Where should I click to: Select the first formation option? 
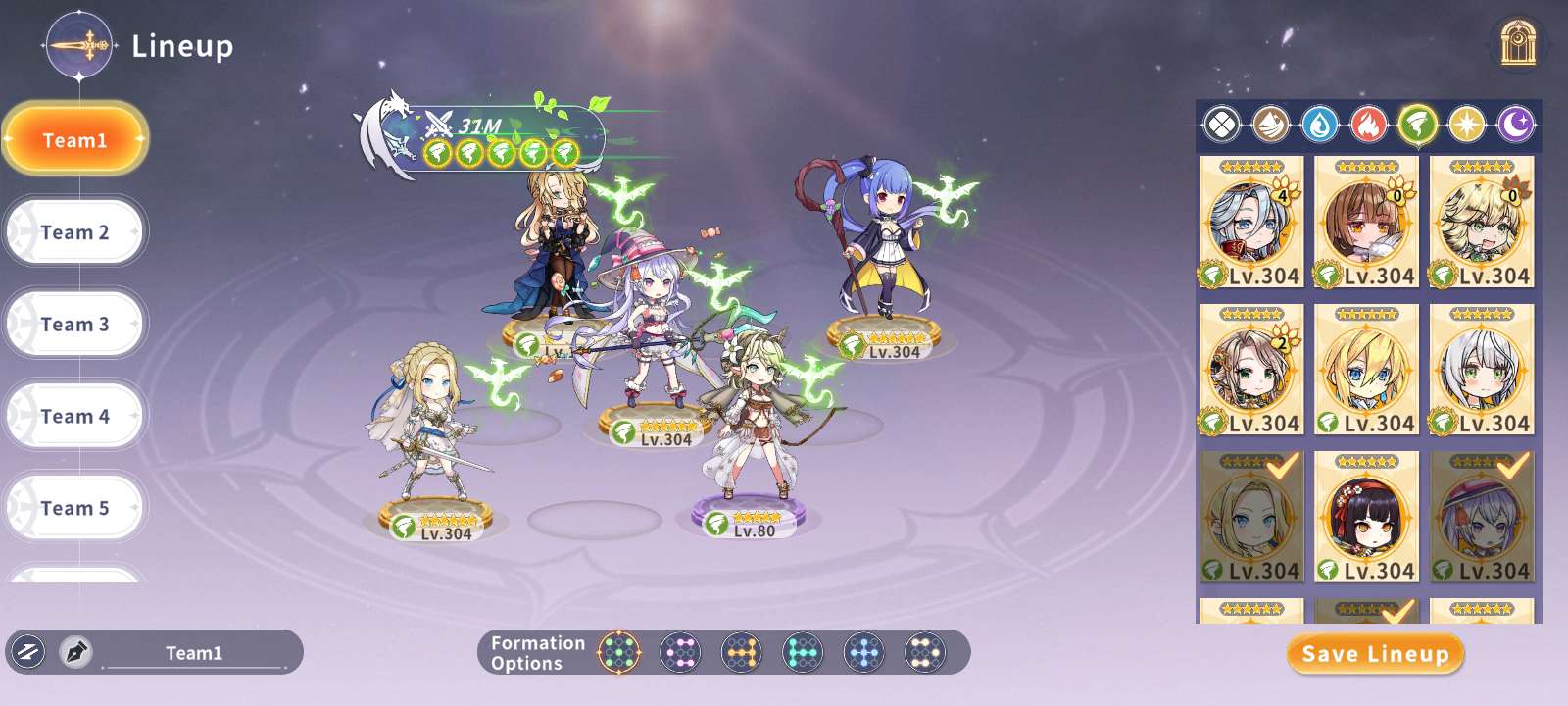click(x=619, y=652)
